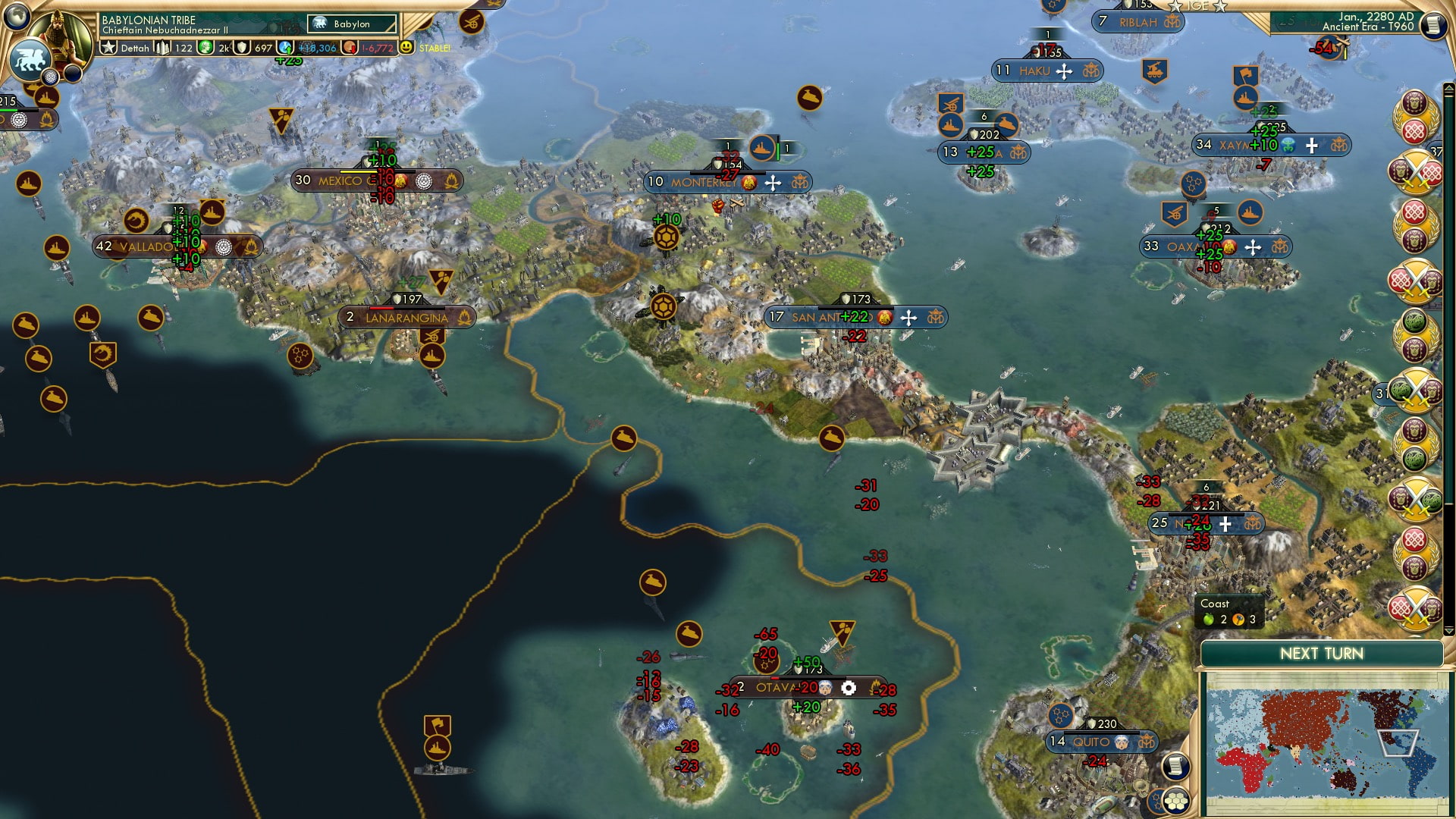Expand the small chevron below the era banner
The height and width of the screenshot is (819, 1456).
1449,88
